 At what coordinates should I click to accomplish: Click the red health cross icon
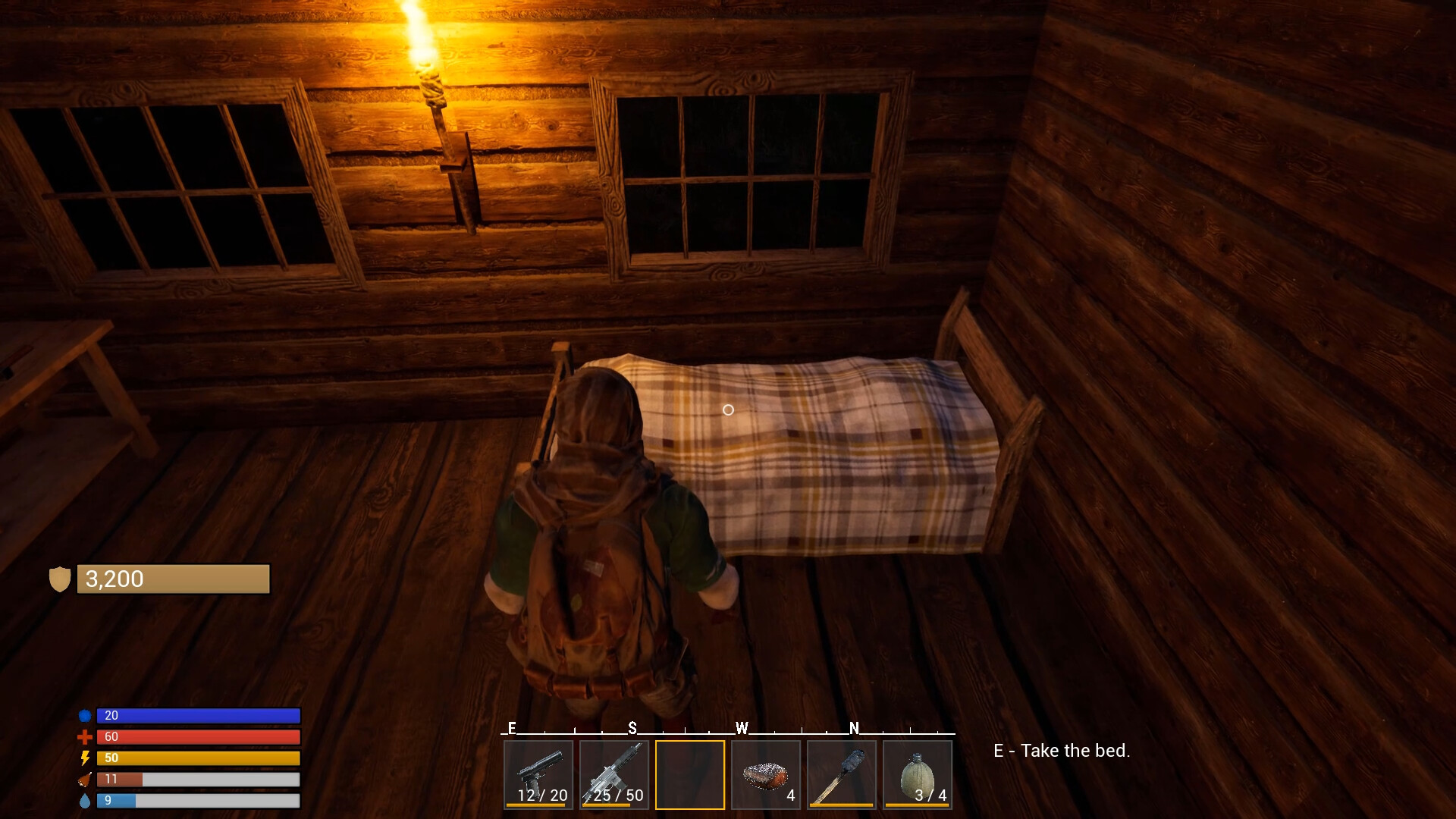point(86,736)
